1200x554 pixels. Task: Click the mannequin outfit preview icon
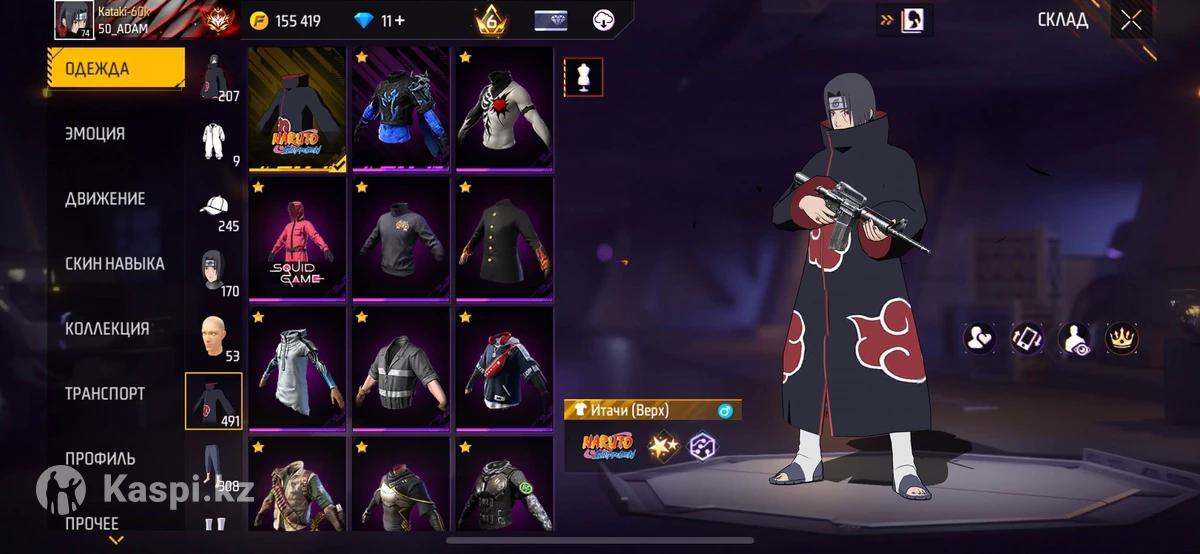(x=583, y=77)
